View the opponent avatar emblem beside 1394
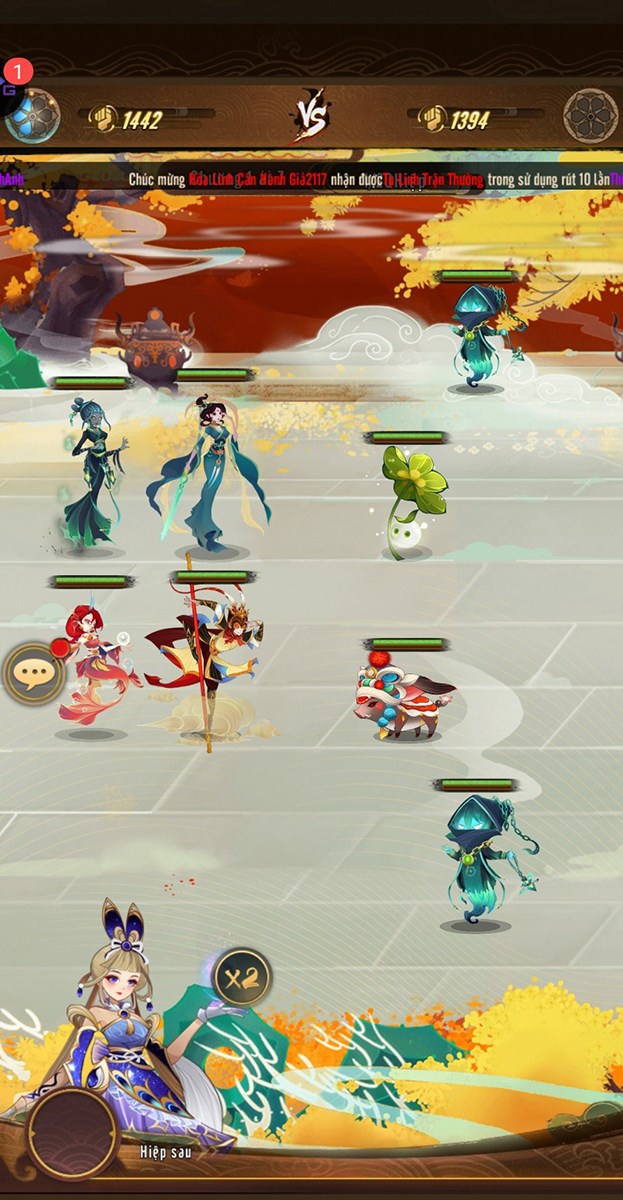The width and height of the screenshot is (623, 1200). pos(590,116)
